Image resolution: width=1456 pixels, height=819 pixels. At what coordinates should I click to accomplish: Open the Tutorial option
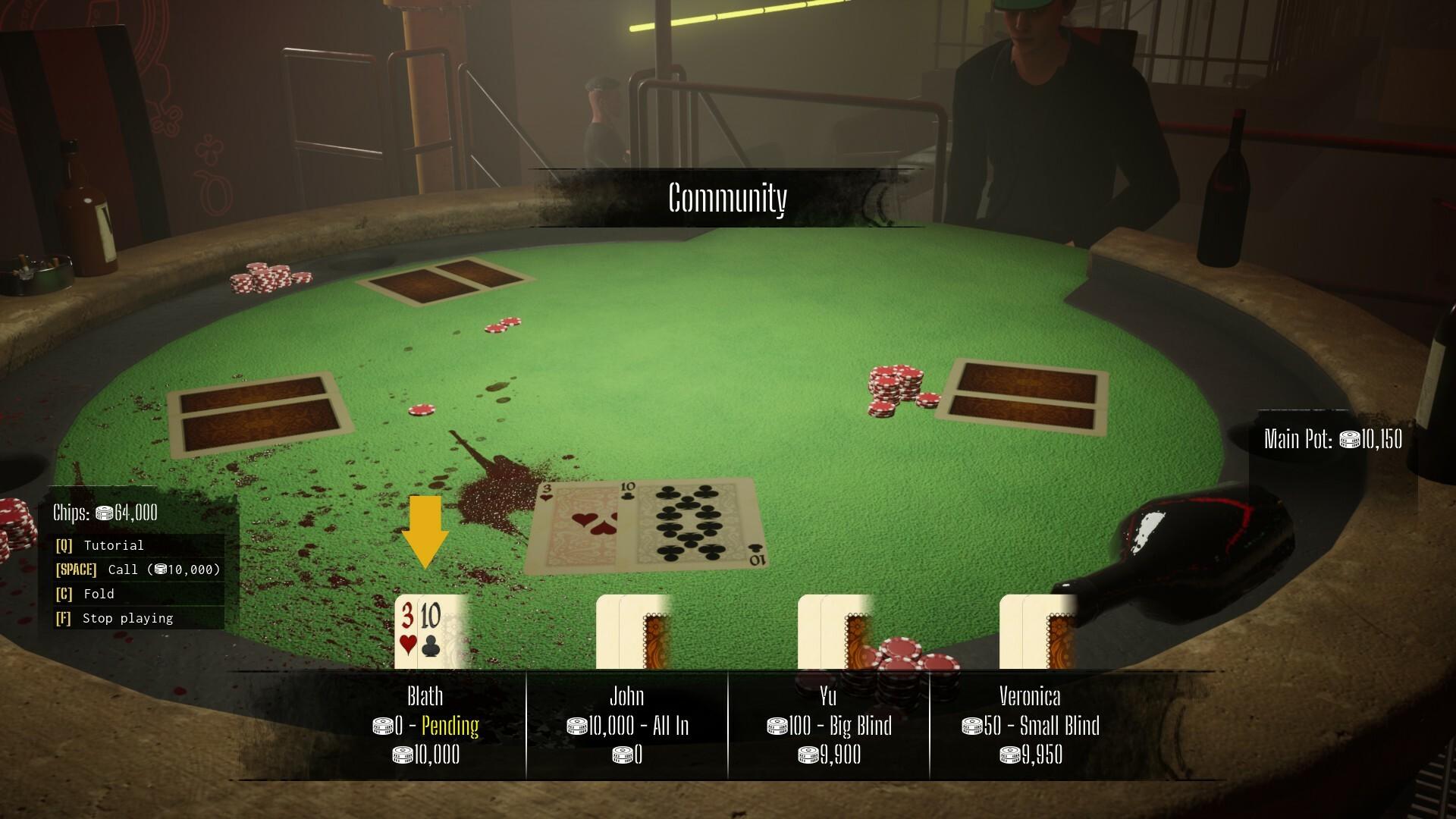[x=114, y=545]
